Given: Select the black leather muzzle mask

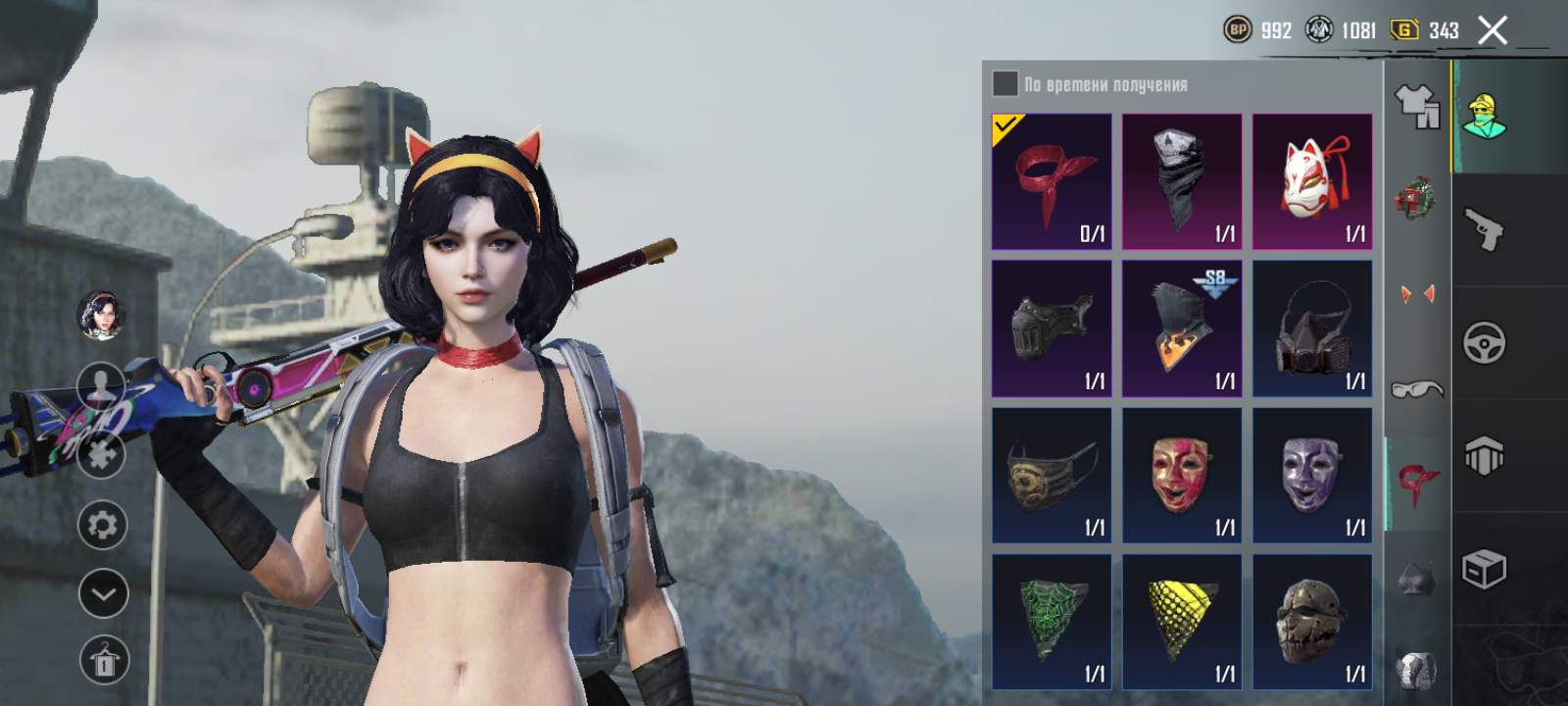Looking at the screenshot, I should pyautogui.click(x=1052, y=328).
